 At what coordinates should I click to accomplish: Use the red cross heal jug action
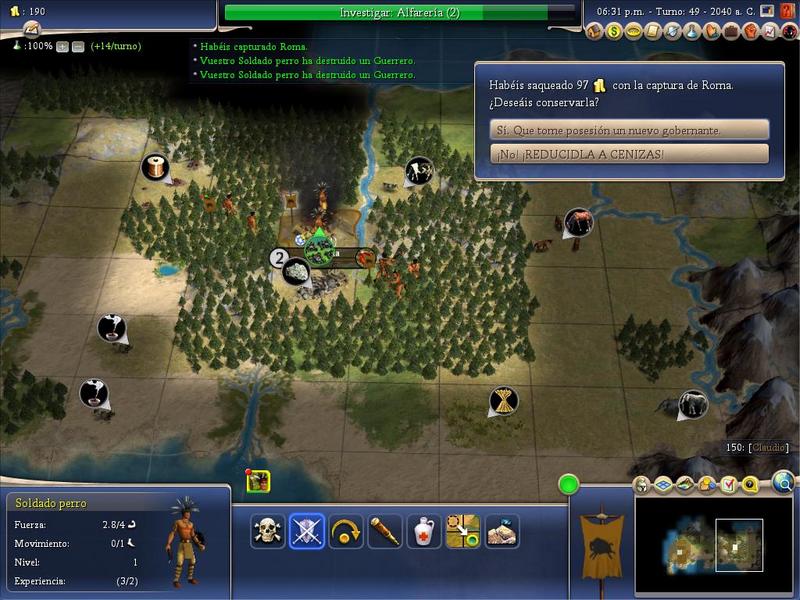tap(424, 531)
